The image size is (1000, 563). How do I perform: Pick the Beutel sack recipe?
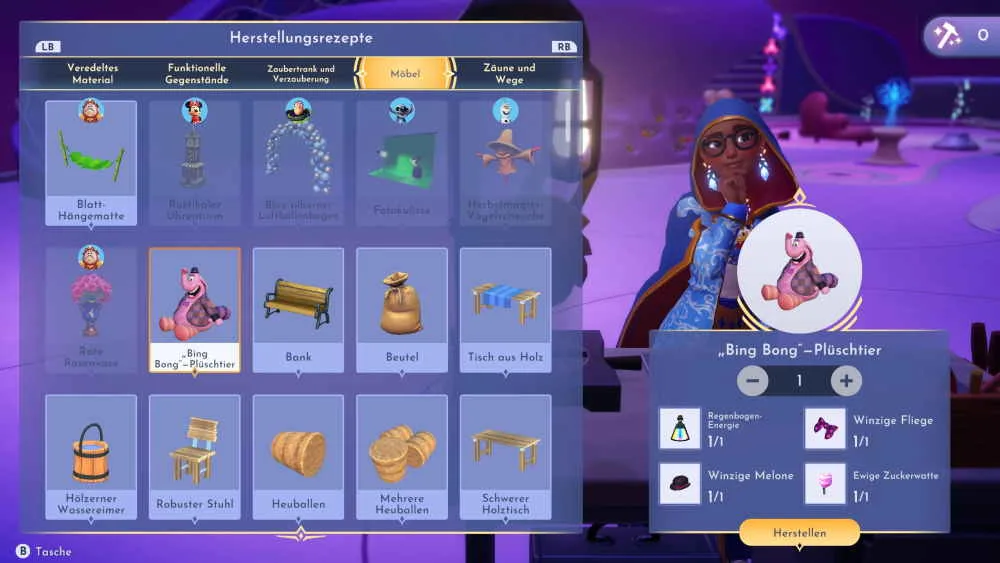pos(402,308)
